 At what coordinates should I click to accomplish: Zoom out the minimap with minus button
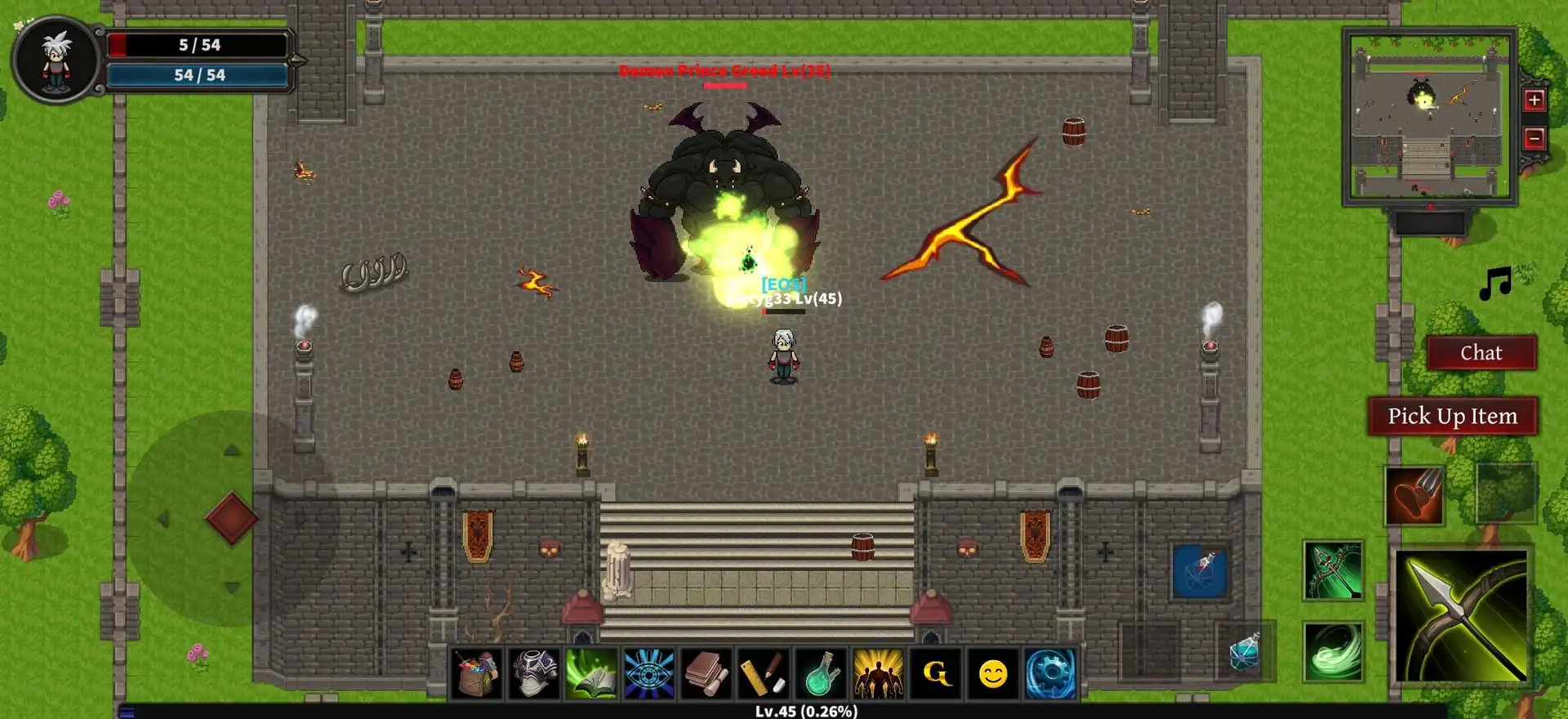[x=1534, y=138]
